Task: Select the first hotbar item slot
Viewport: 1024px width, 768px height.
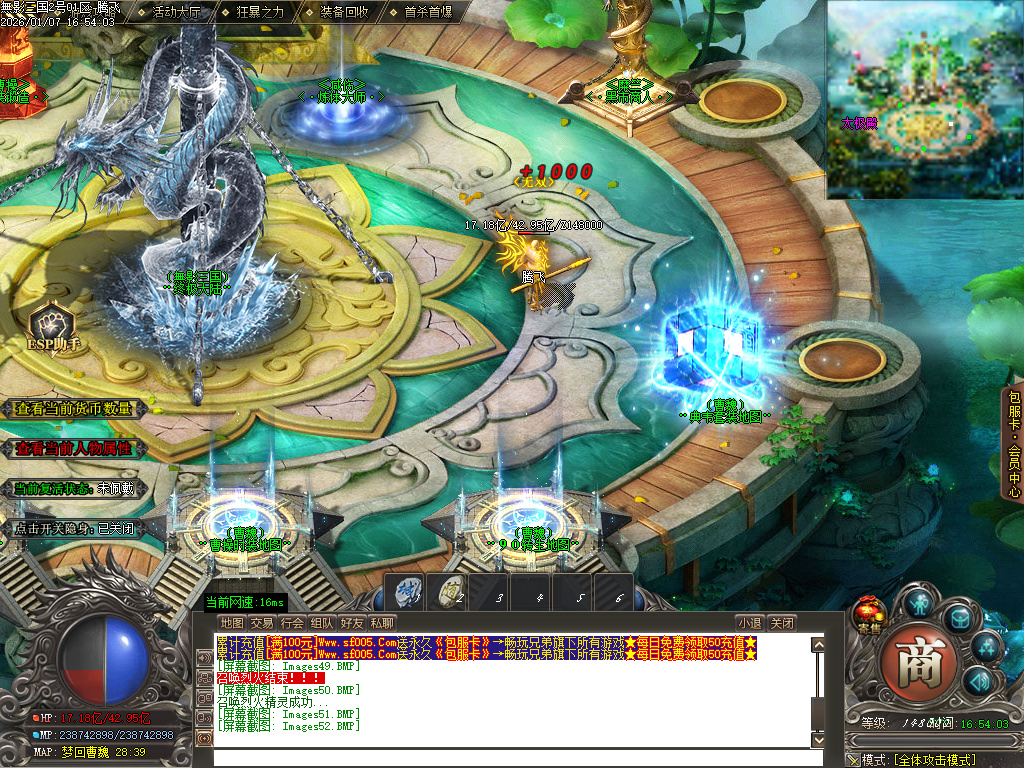Action: coord(407,592)
